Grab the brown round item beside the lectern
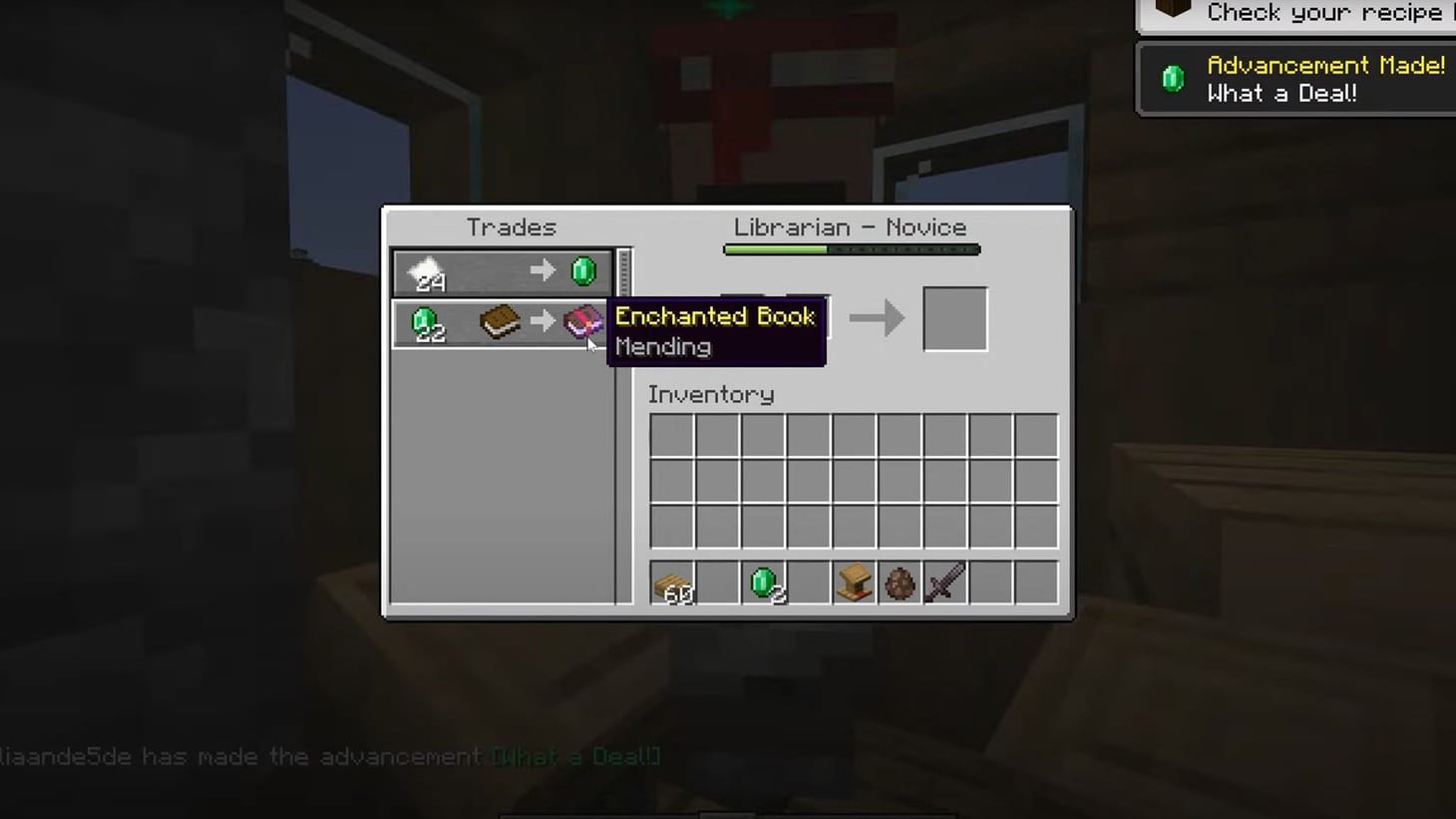This screenshot has height=819, width=1456. 899,584
